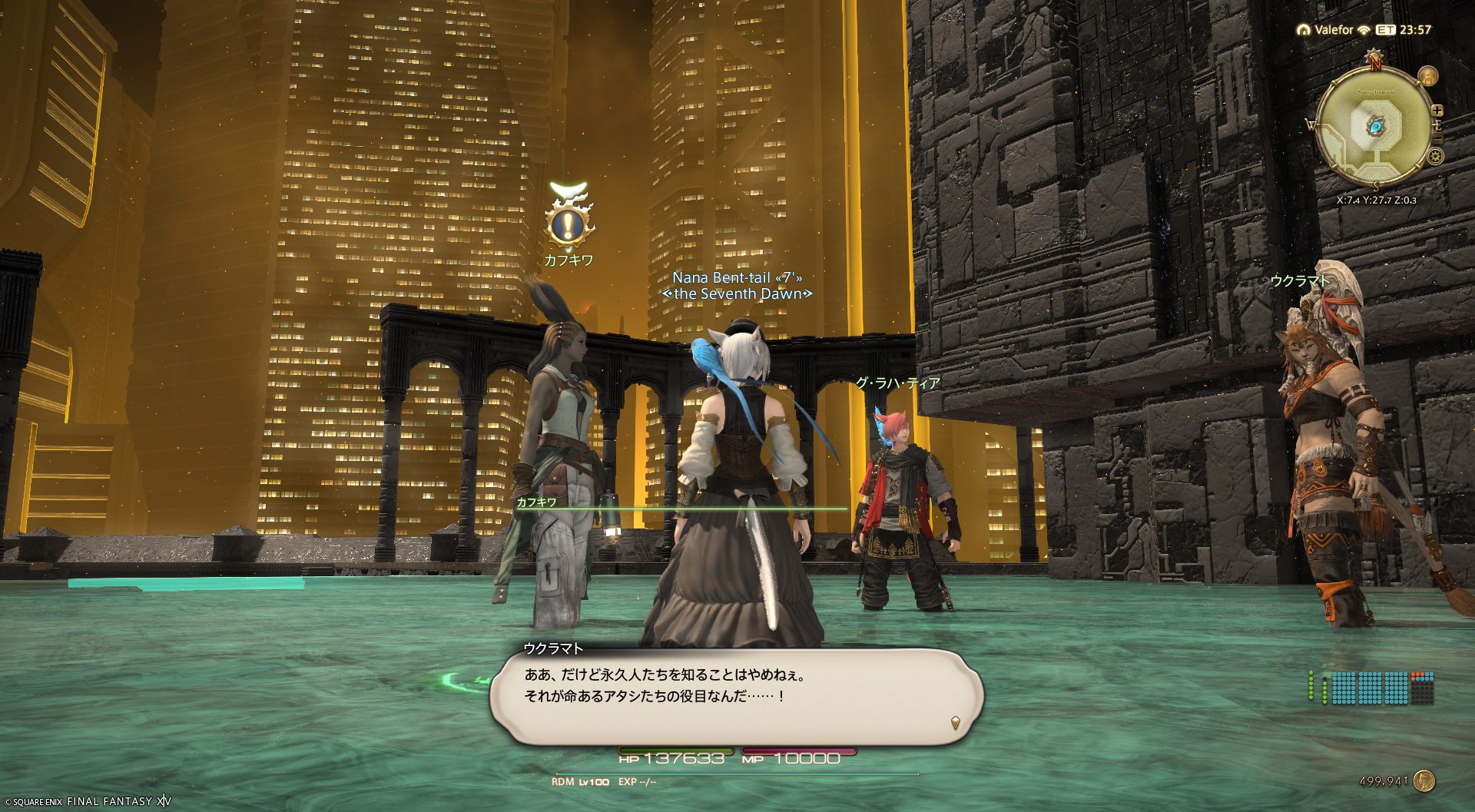Click the gil coin currency icon
The height and width of the screenshot is (812, 1475).
coord(1424,781)
